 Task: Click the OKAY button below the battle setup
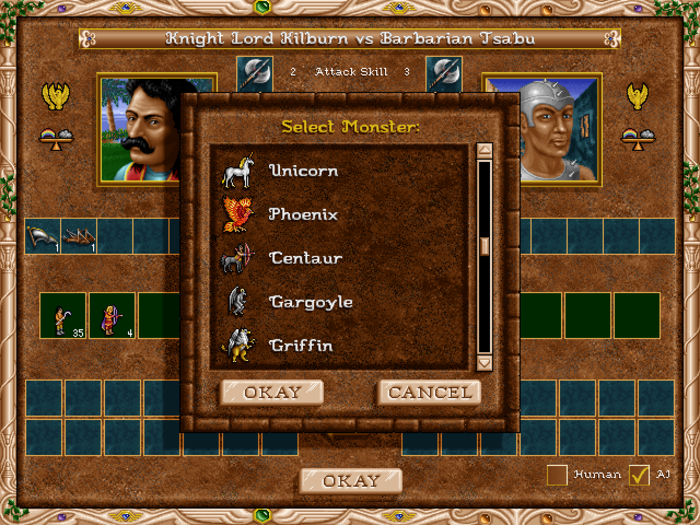[350, 481]
